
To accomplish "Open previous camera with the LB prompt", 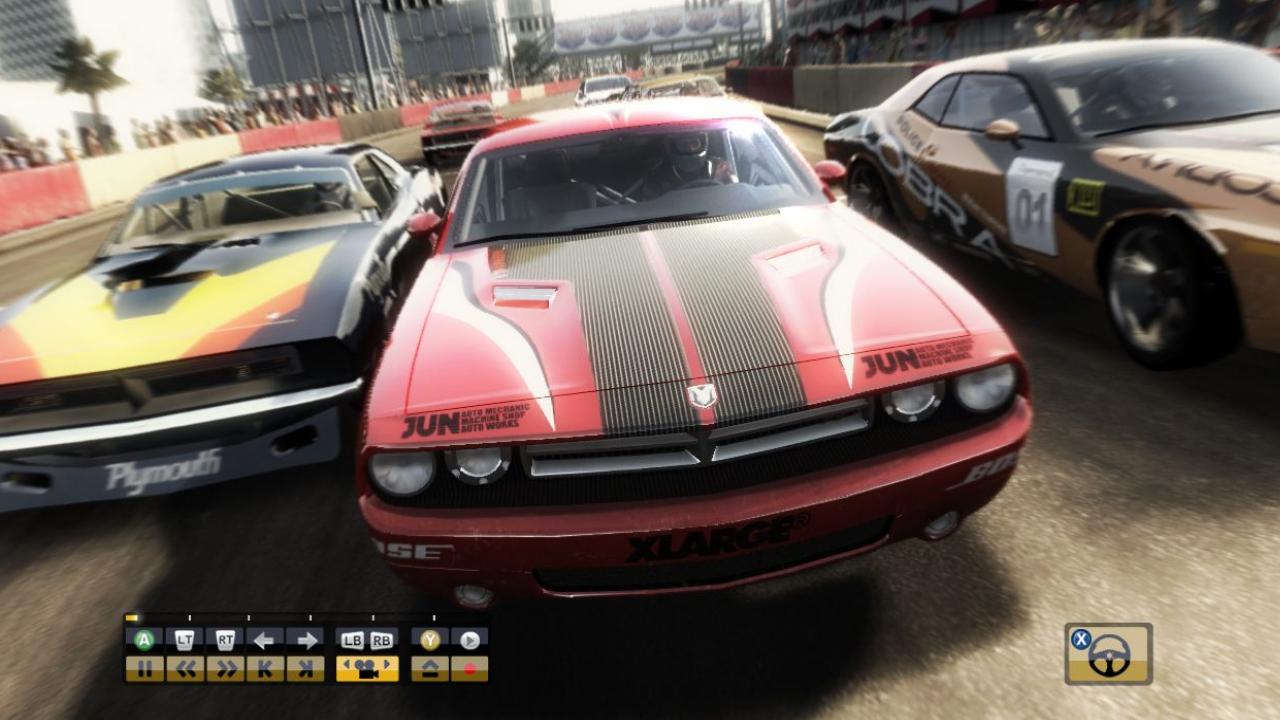I will tap(353, 638).
